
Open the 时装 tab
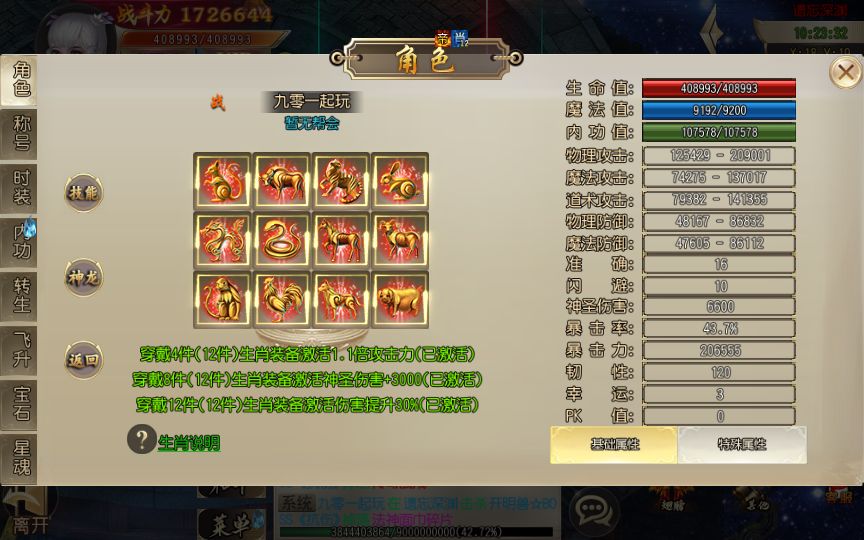pos(20,187)
